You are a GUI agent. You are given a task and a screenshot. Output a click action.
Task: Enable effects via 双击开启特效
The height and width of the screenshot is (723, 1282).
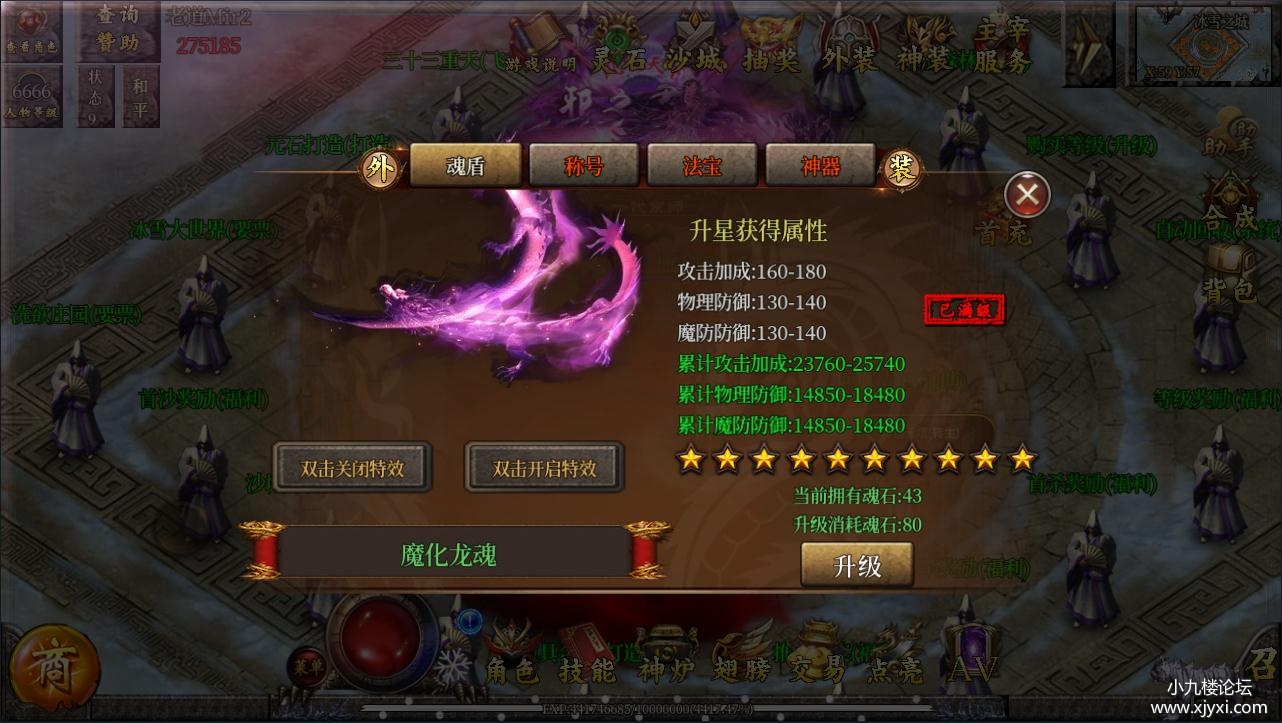pyautogui.click(x=543, y=465)
